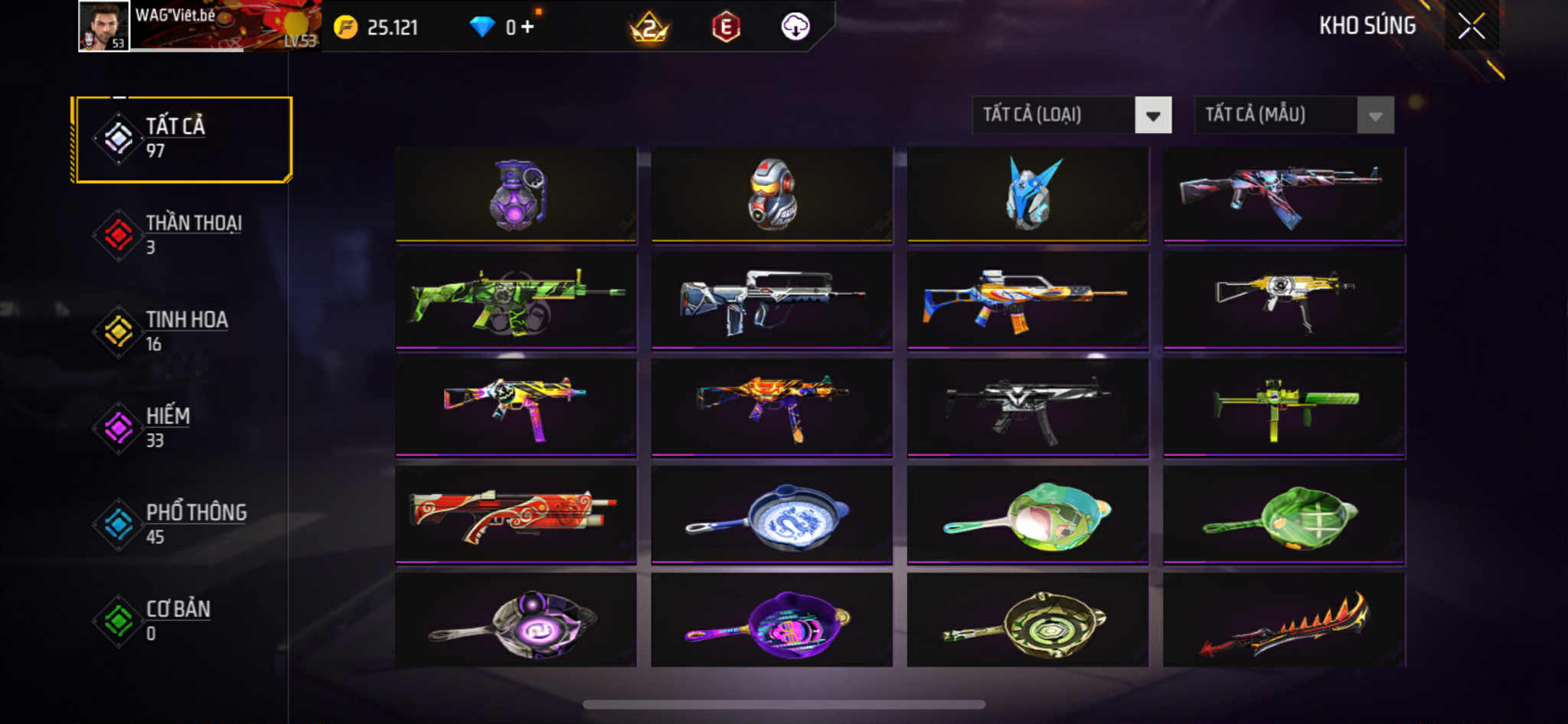Select the blue porcelain dragon pan
This screenshot has width=1568, height=724.
772,514
